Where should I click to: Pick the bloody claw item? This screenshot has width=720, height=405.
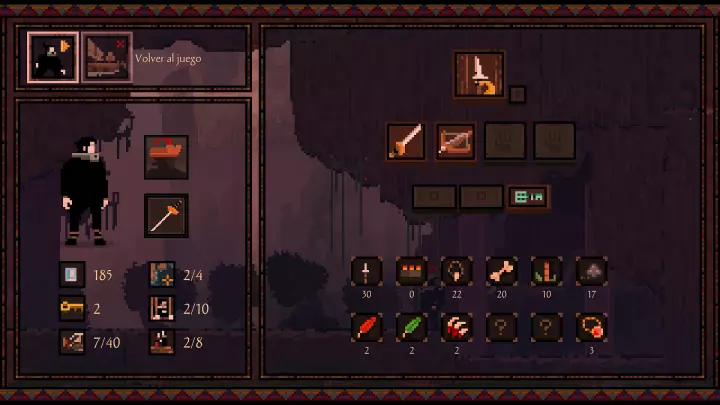pyautogui.click(x=457, y=327)
